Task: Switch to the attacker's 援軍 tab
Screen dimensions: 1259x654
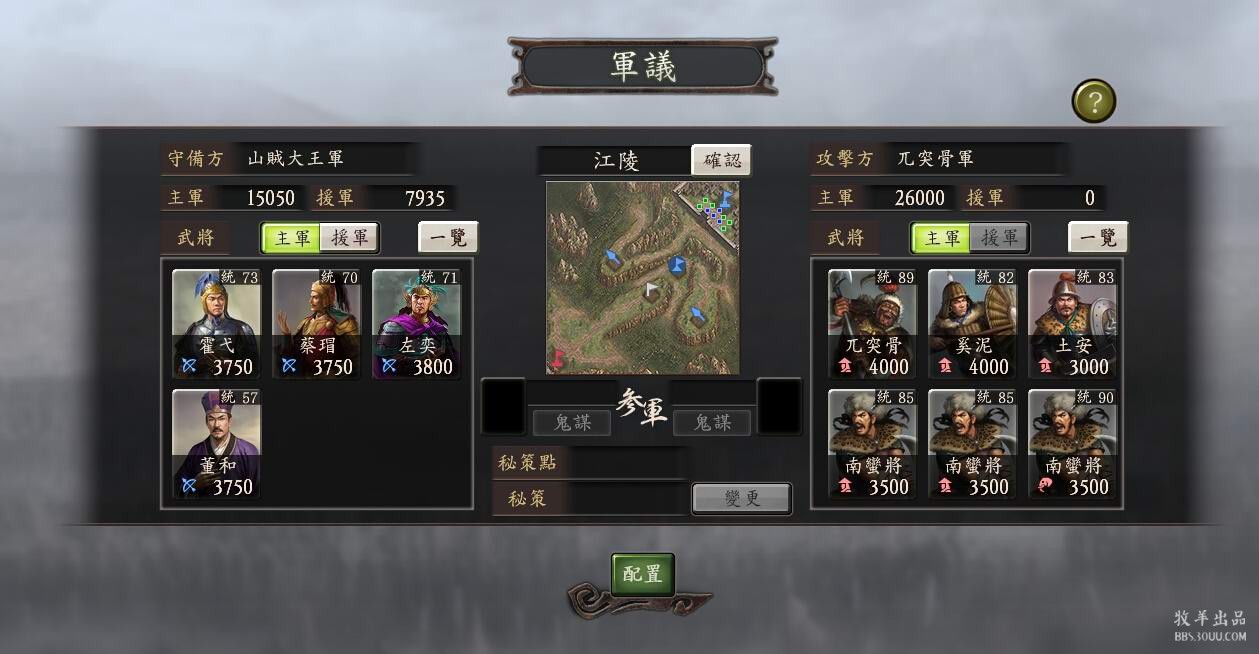Action: tap(998, 238)
